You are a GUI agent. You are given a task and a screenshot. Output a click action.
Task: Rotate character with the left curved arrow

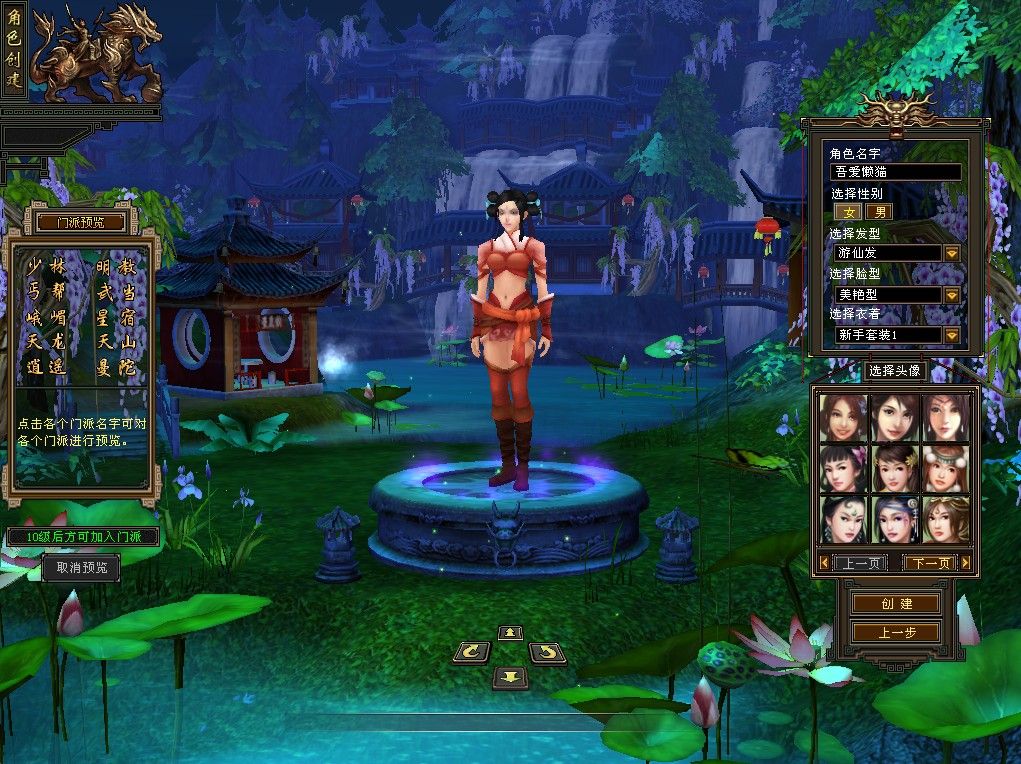(x=471, y=653)
